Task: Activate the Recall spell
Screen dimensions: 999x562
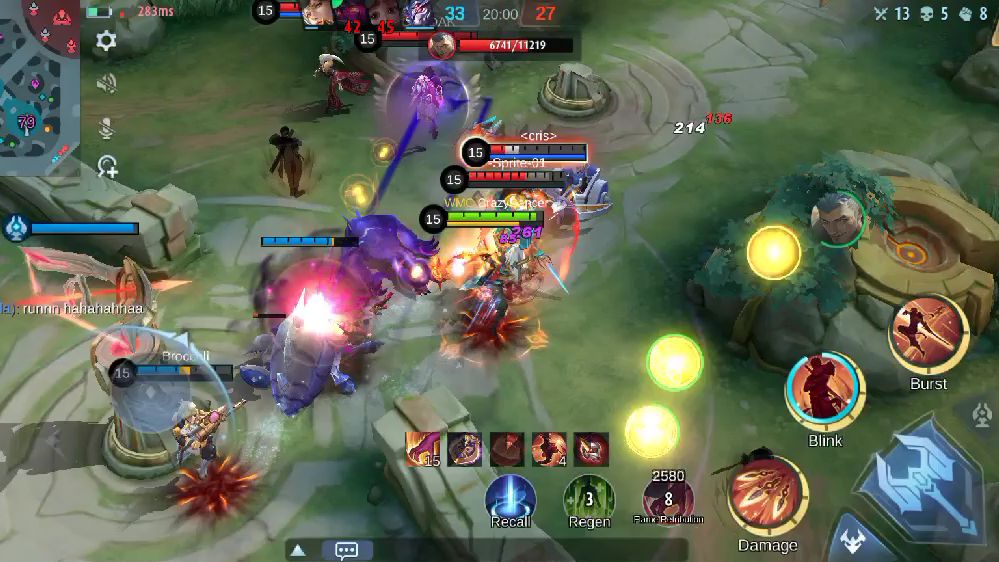Action: [x=510, y=497]
